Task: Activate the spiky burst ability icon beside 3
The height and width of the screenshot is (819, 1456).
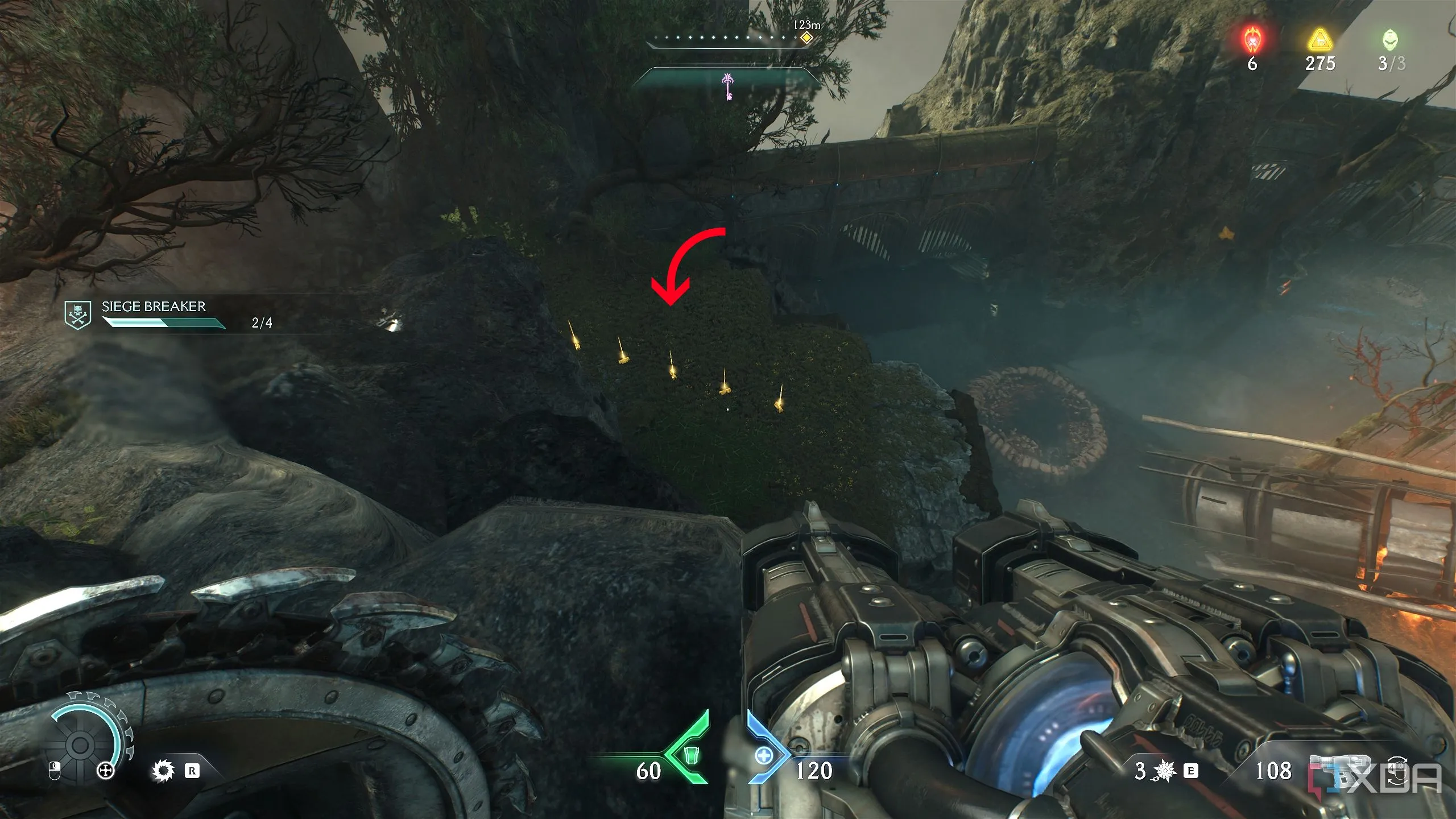Action: pyautogui.click(x=1165, y=771)
